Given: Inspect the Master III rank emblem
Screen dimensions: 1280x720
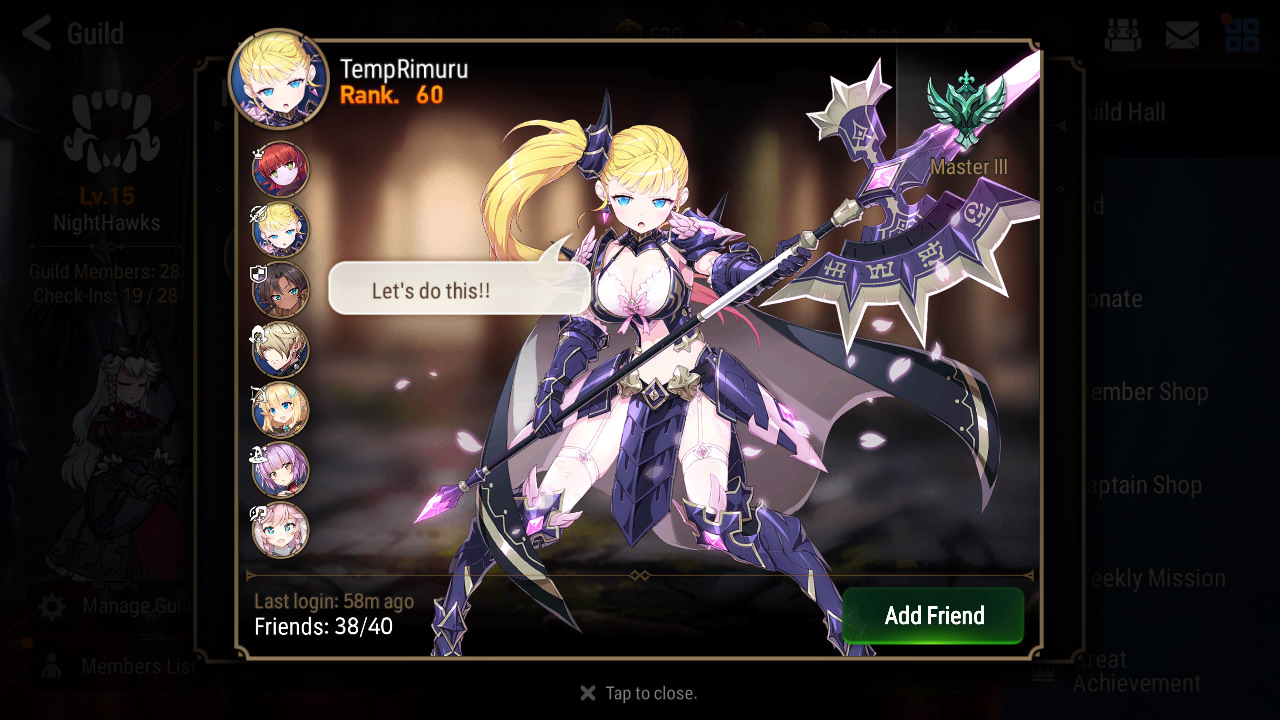Looking at the screenshot, I should (967, 110).
